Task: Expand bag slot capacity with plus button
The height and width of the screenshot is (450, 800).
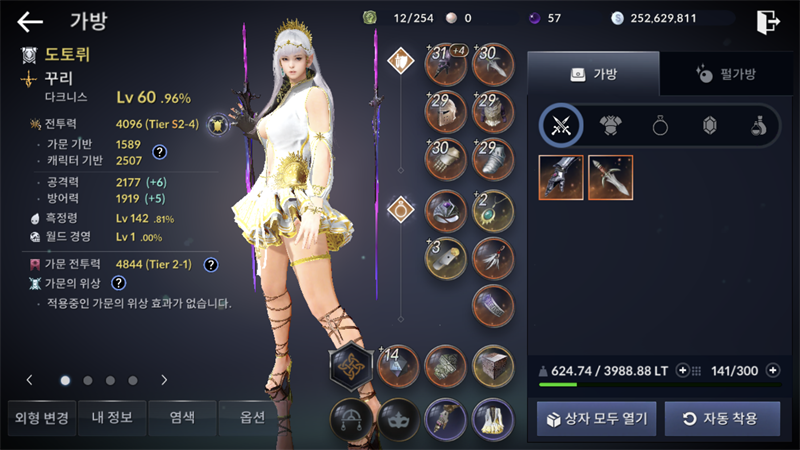Action: [772, 370]
